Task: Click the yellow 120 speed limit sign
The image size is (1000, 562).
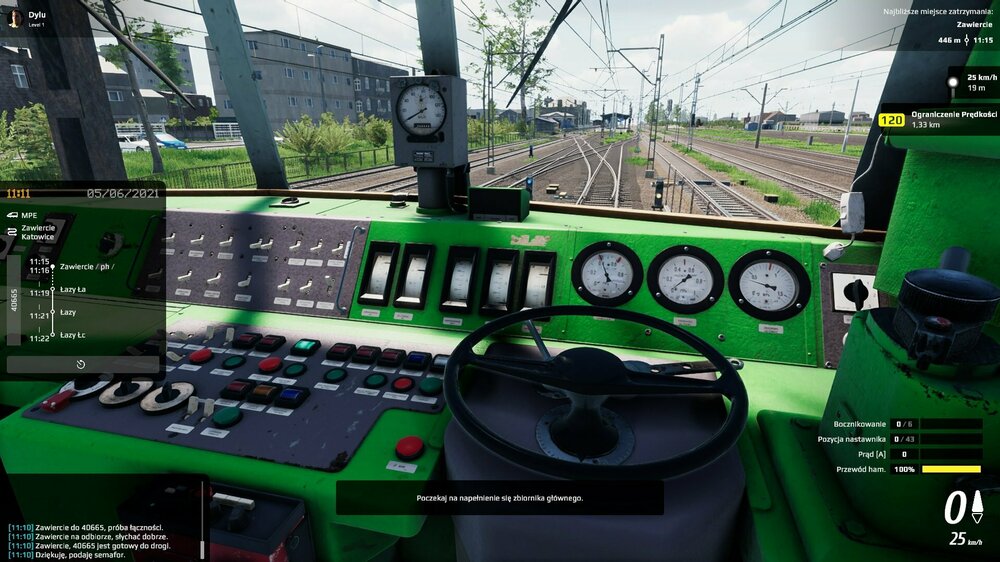Action: [x=891, y=120]
